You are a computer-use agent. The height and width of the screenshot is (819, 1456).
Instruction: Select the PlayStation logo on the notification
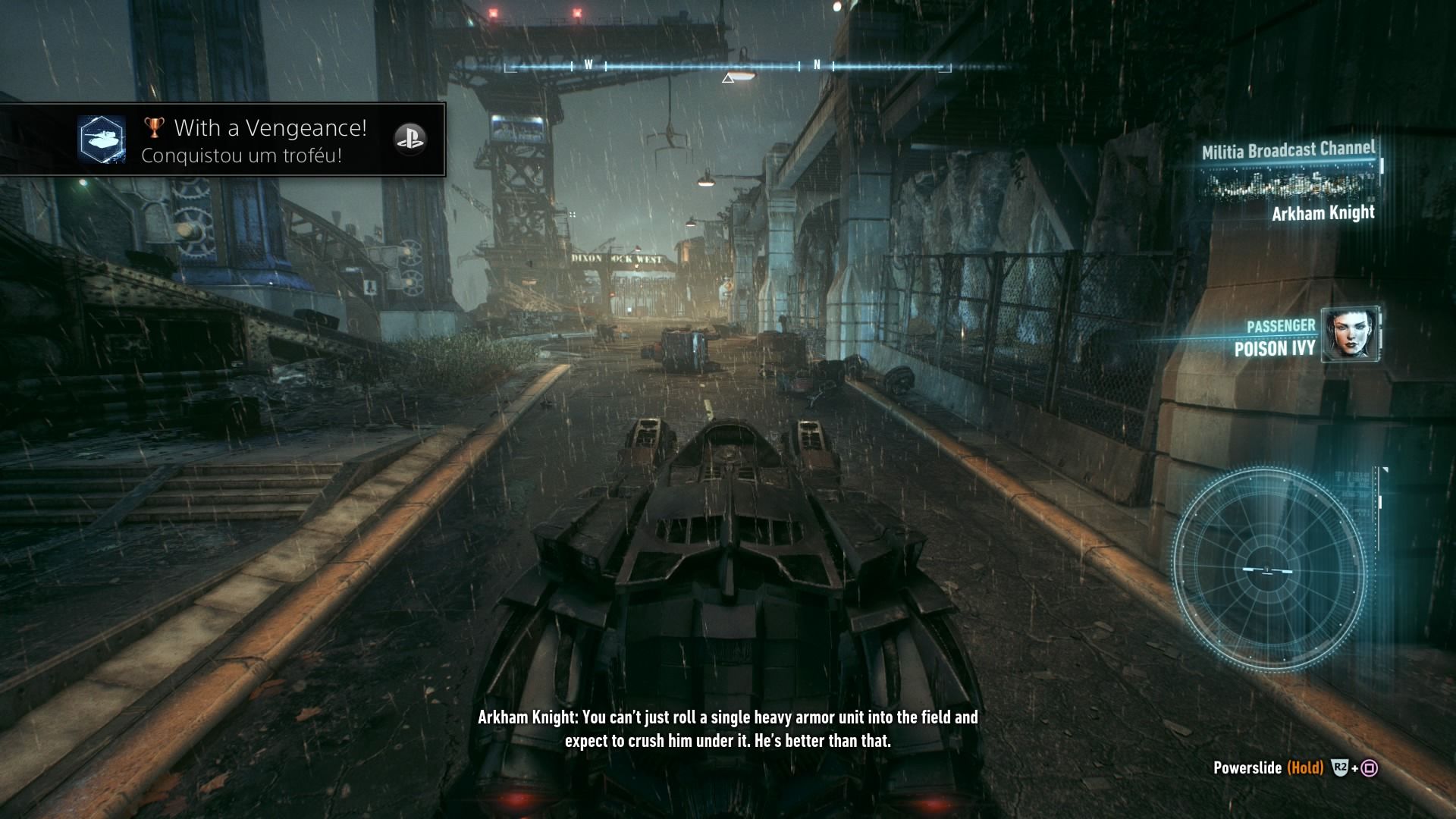[409, 139]
